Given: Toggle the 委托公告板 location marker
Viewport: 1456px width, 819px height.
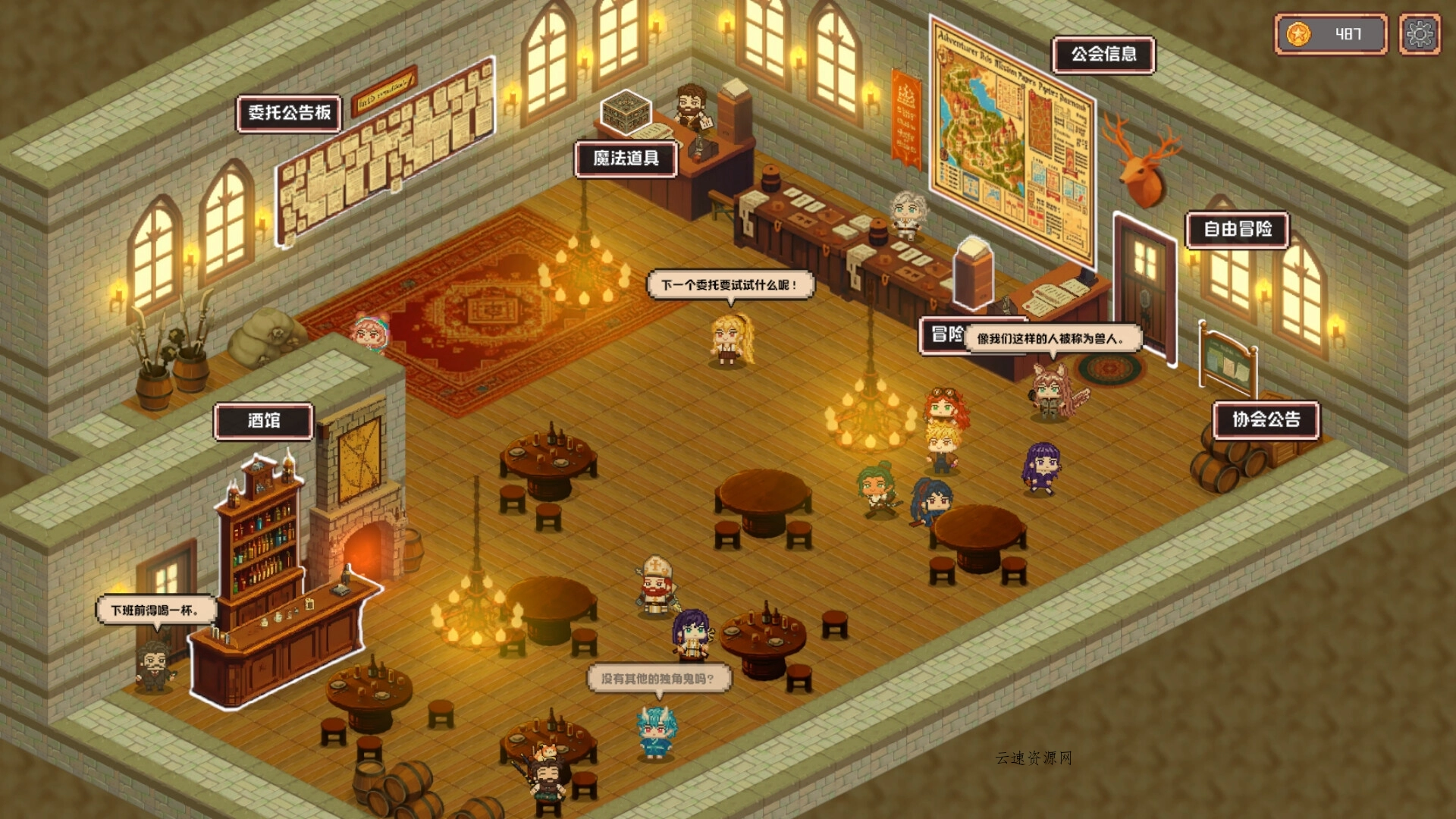Looking at the screenshot, I should click(x=291, y=111).
